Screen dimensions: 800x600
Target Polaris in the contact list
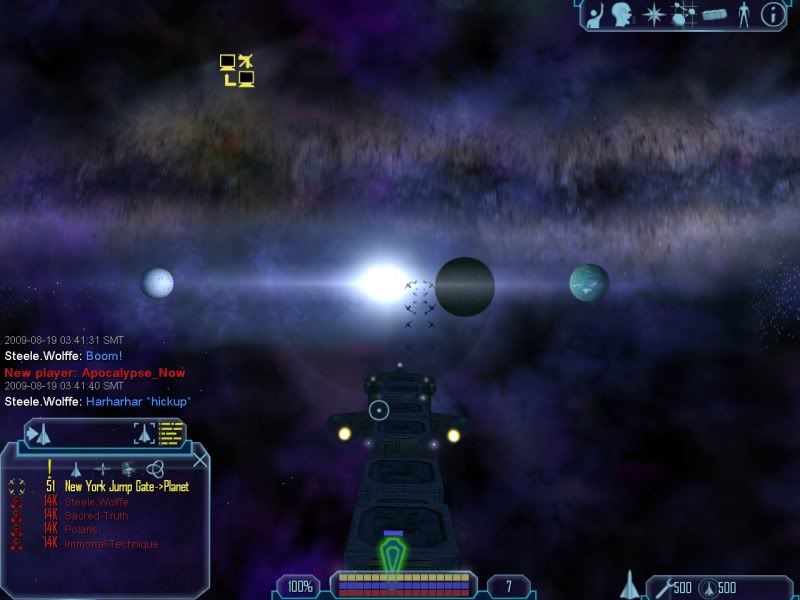click(x=82, y=529)
